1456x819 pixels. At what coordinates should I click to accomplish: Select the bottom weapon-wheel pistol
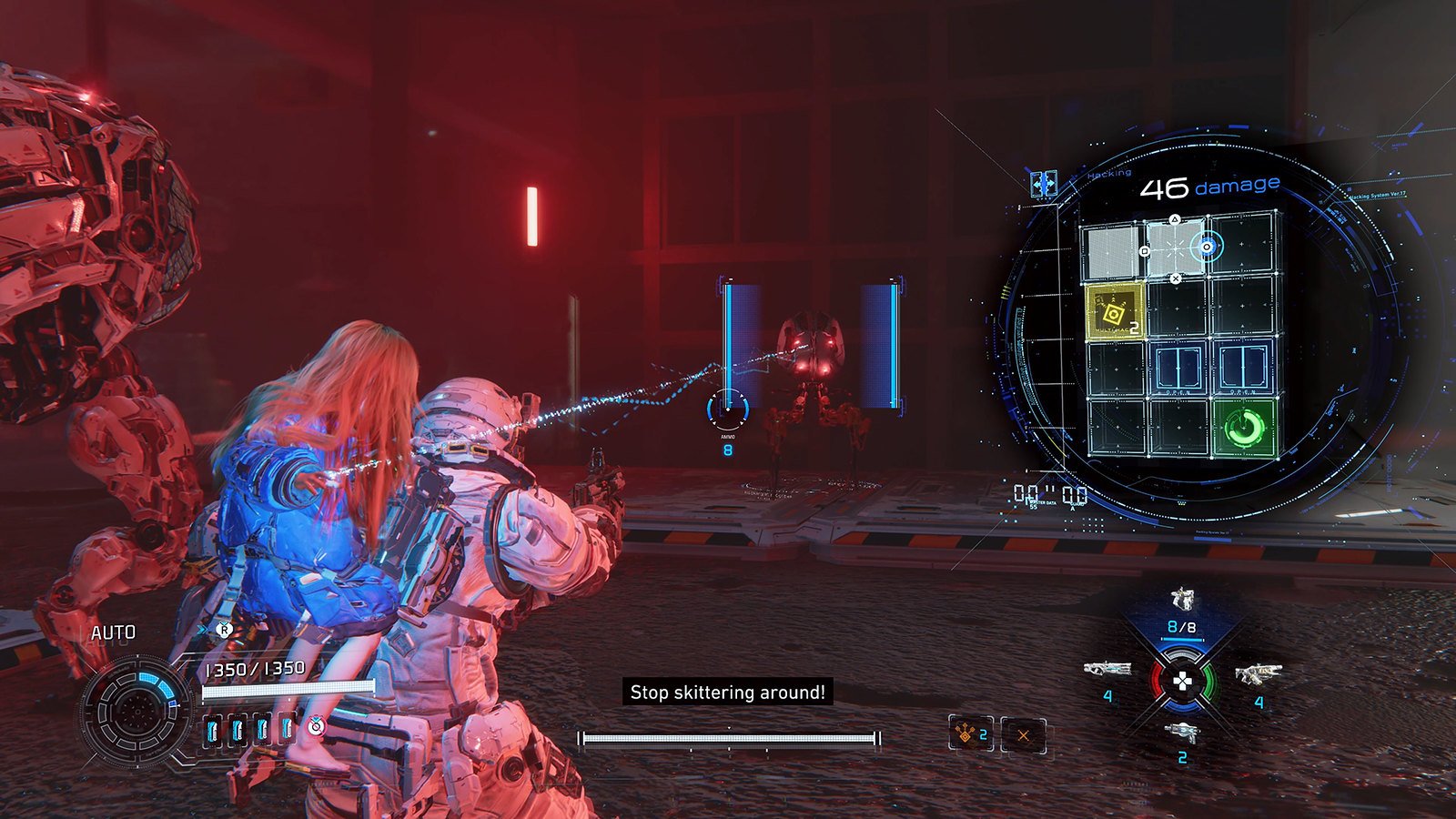tap(1182, 732)
